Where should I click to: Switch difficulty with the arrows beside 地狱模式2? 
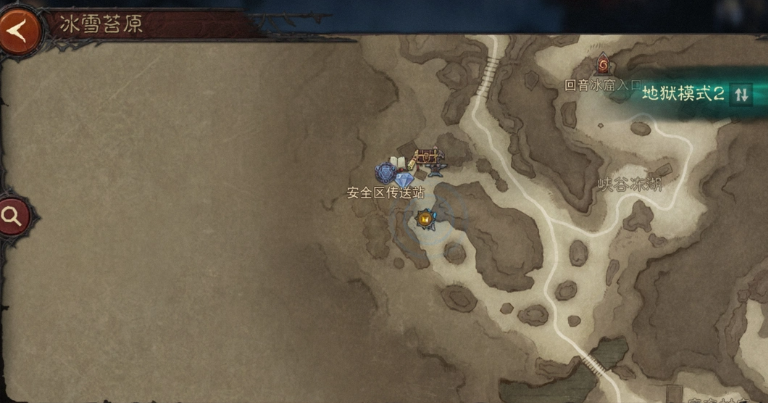741,94
